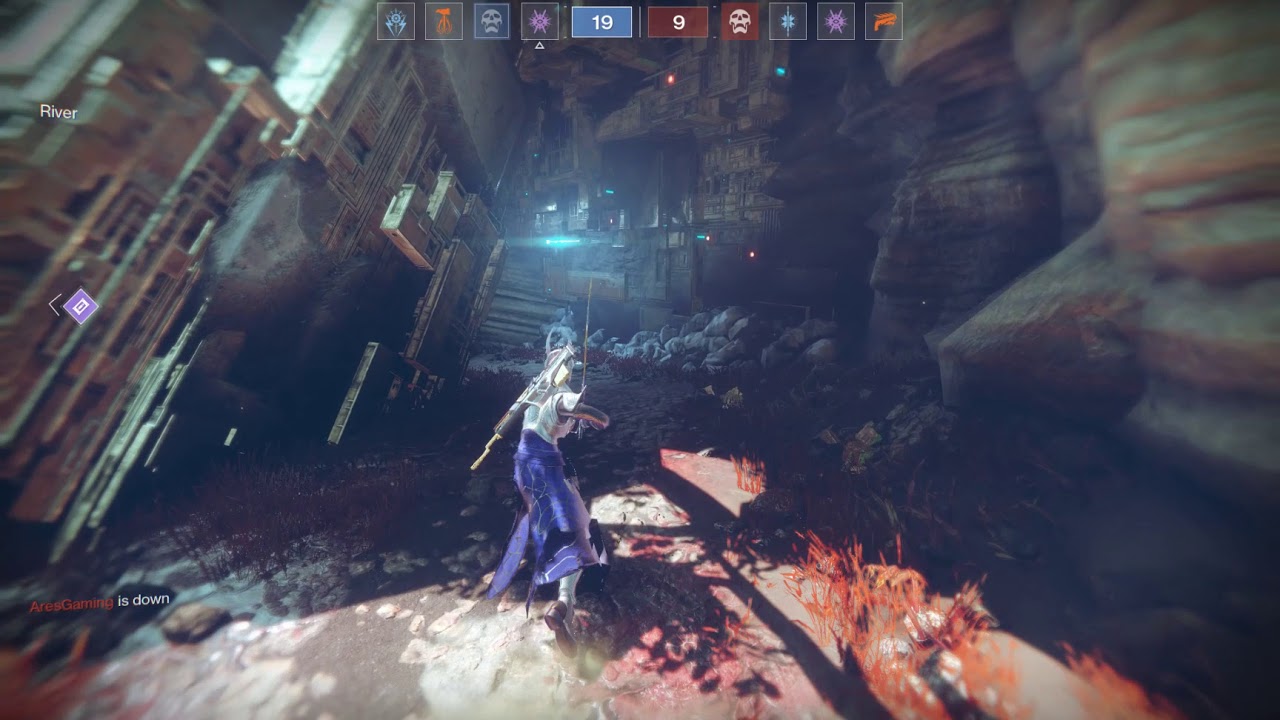Select the red skull dead enemy icon

click(x=740, y=22)
